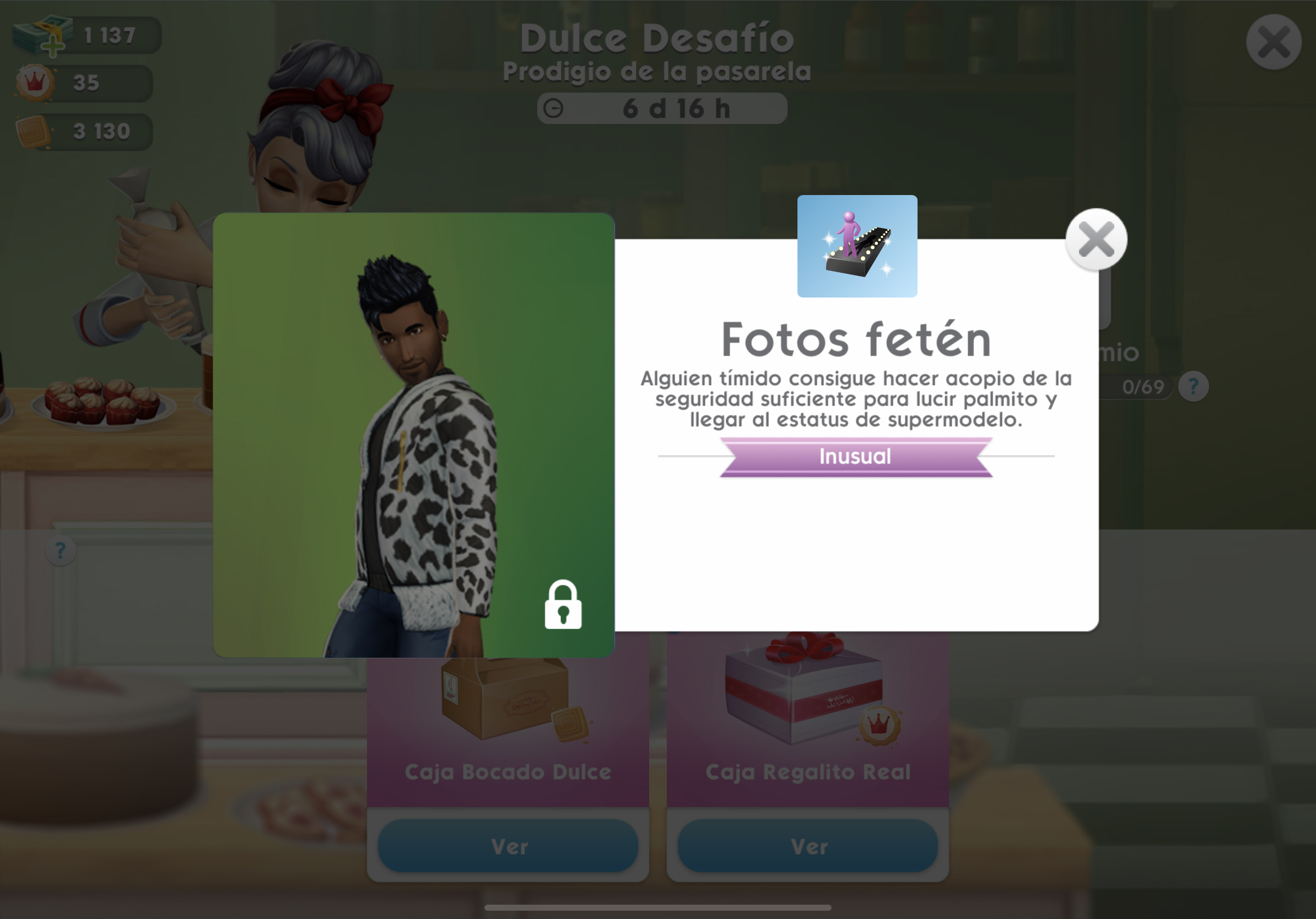Screen dimensions: 1316x919
Task: Open the question mark help below the counter shelf
Action: click(x=60, y=551)
